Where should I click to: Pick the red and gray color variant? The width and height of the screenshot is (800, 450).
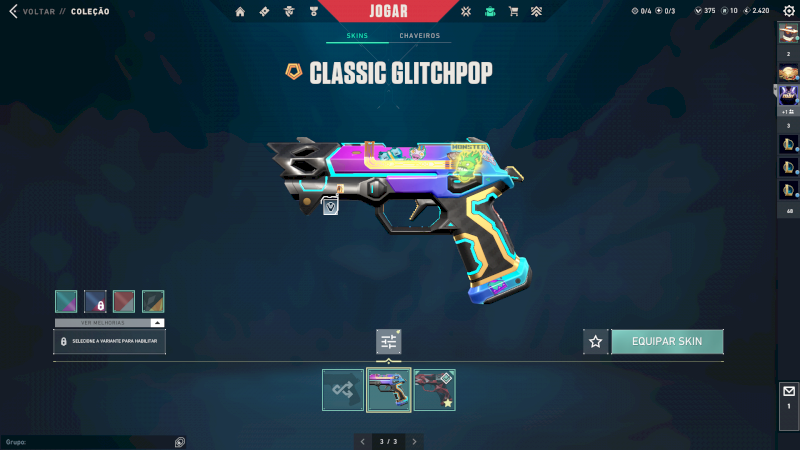tap(124, 301)
